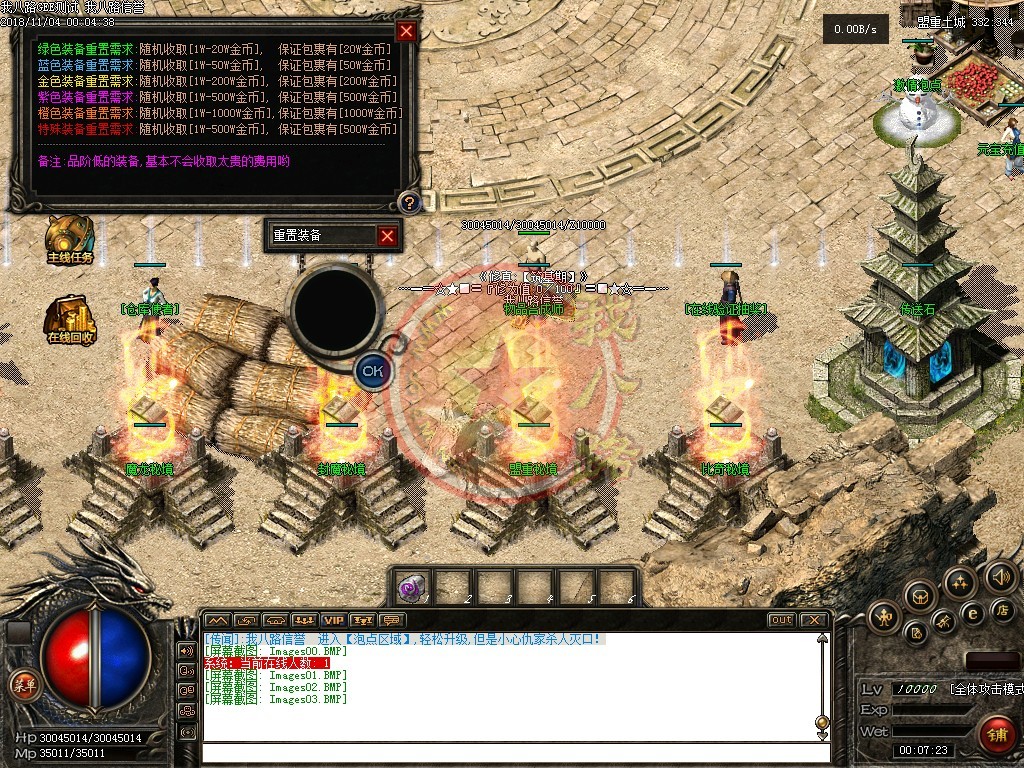Close the equipment reset cost info panel
This screenshot has width=1024, height=768.
pyautogui.click(x=406, y=31)
